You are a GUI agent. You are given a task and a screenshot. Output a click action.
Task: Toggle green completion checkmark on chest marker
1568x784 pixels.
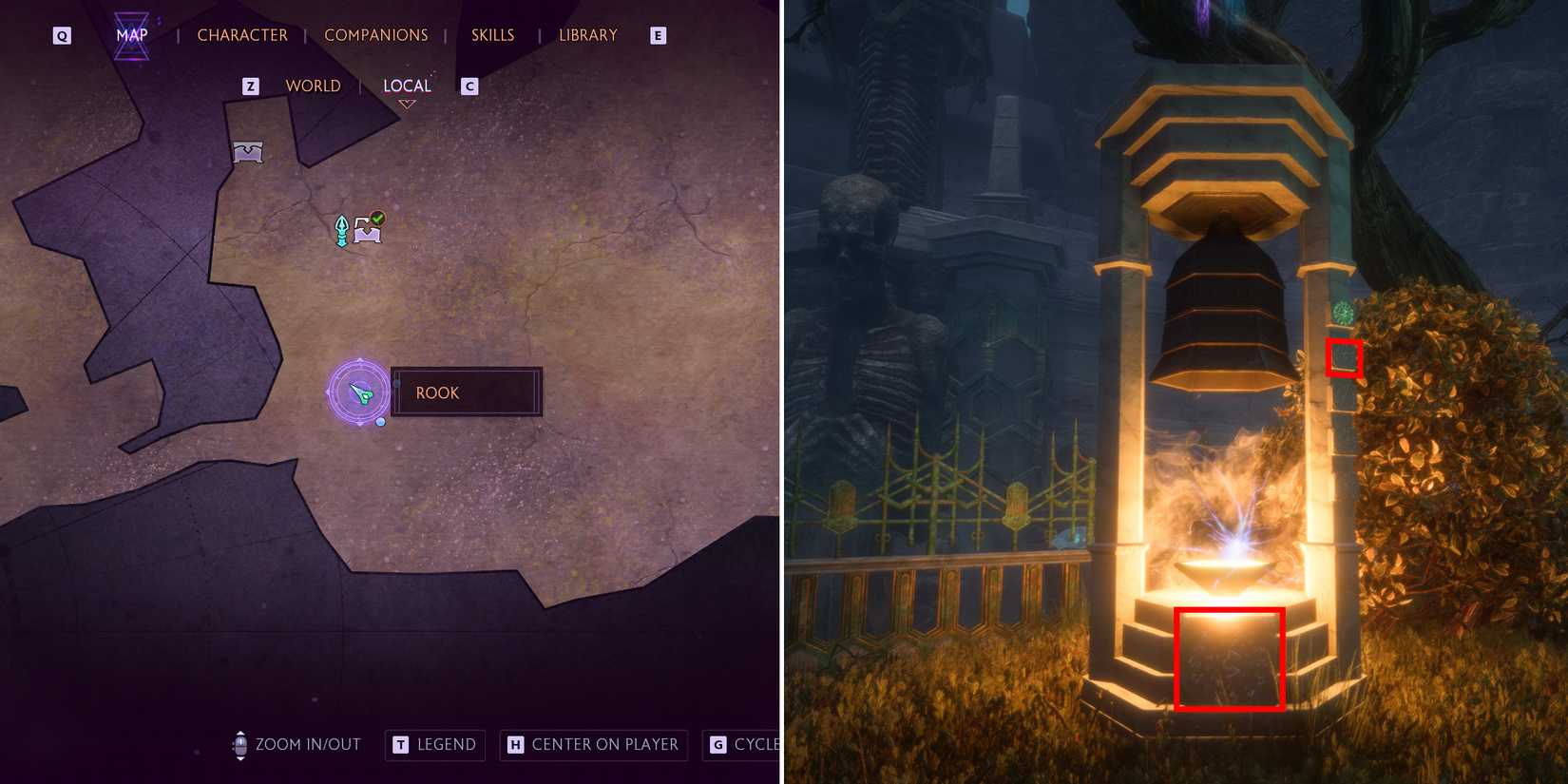(x=378, y=219)
